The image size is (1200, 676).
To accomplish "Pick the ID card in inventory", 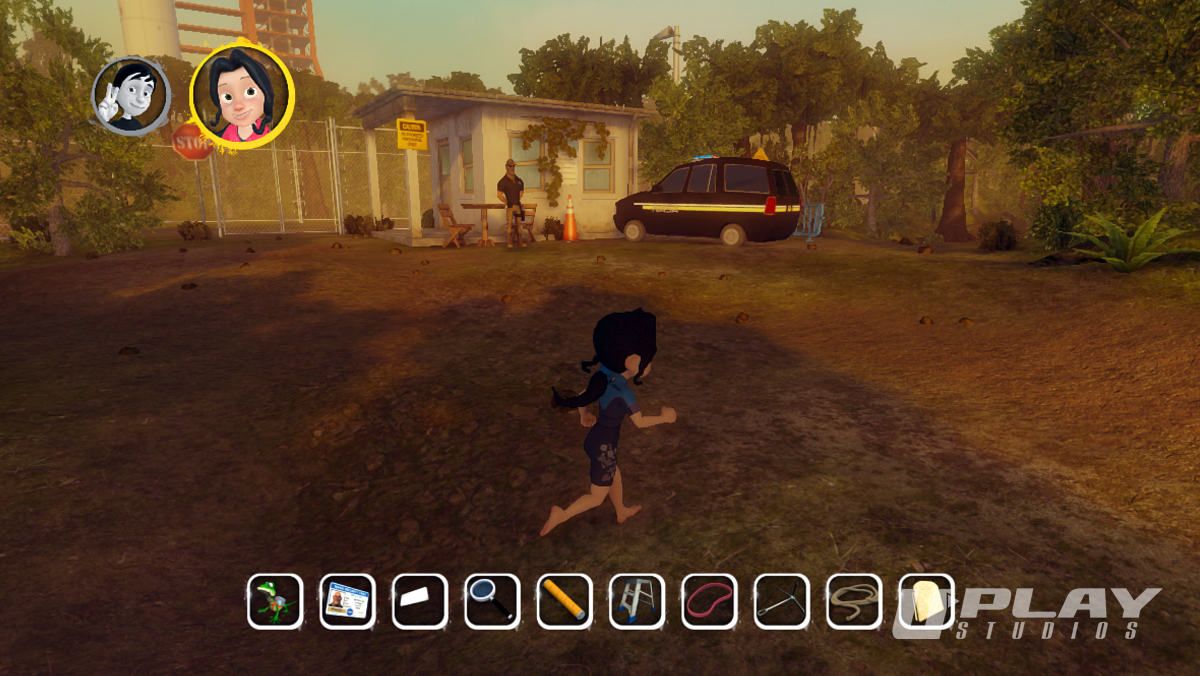I will 347,601.
